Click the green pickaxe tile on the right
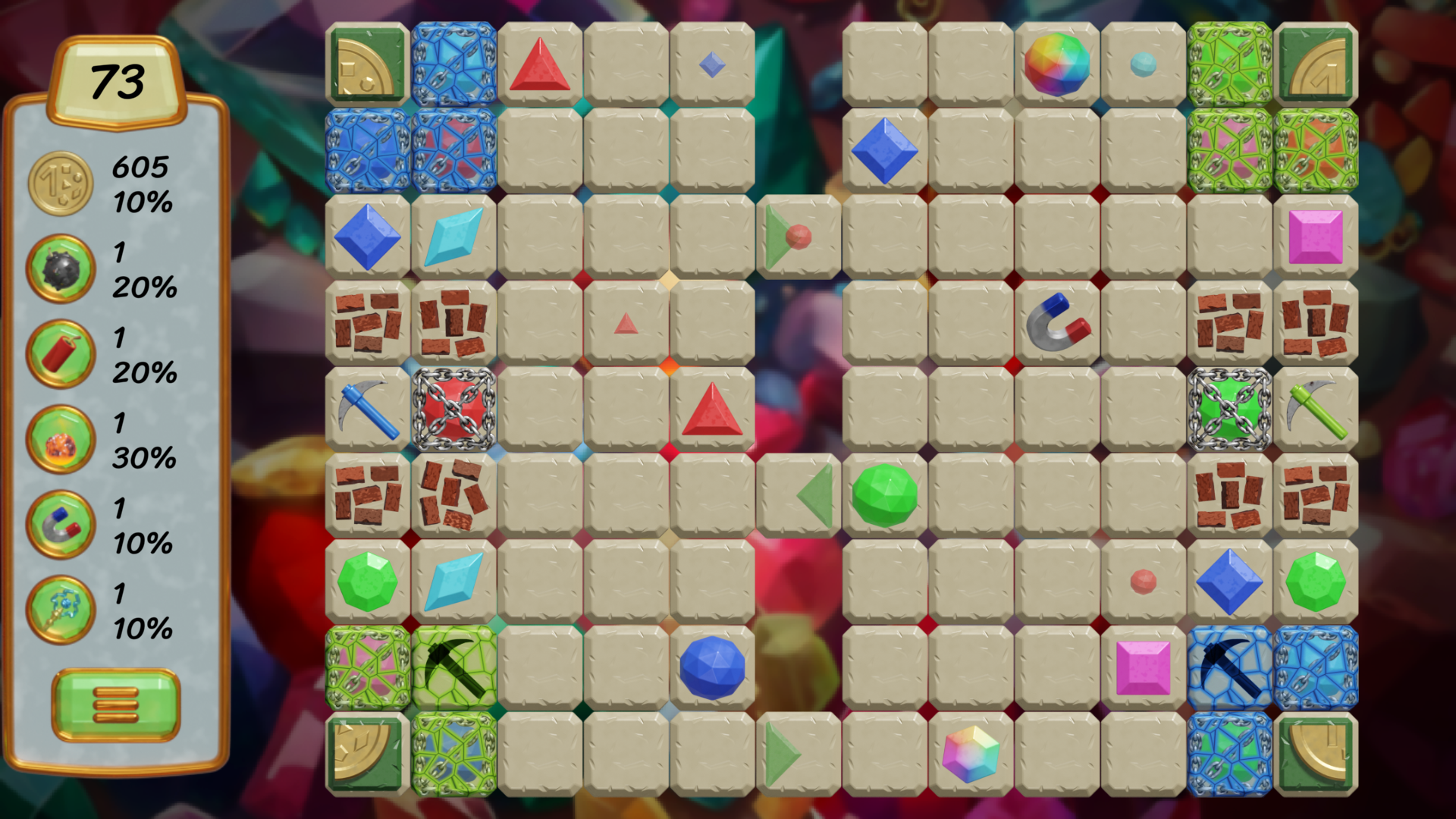Image resolution: width=1456 pixels, height=819 pixels. (1316, 409)
